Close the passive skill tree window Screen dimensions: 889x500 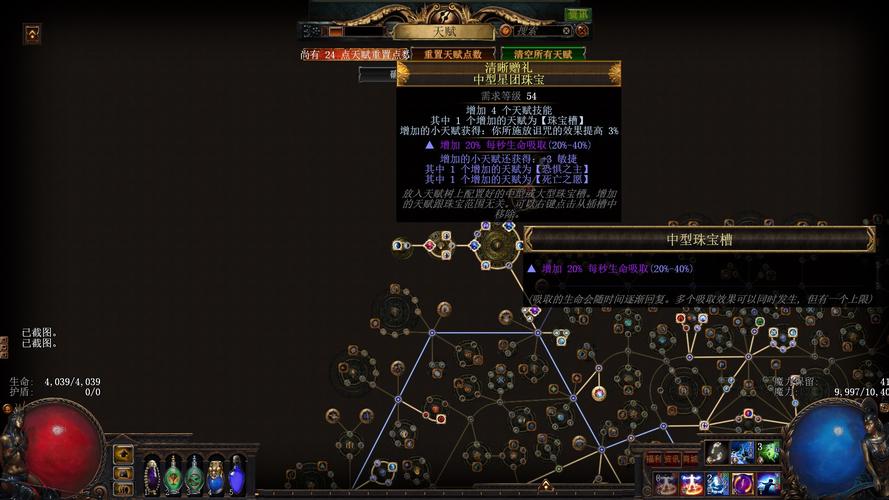[x=581, y=31]
